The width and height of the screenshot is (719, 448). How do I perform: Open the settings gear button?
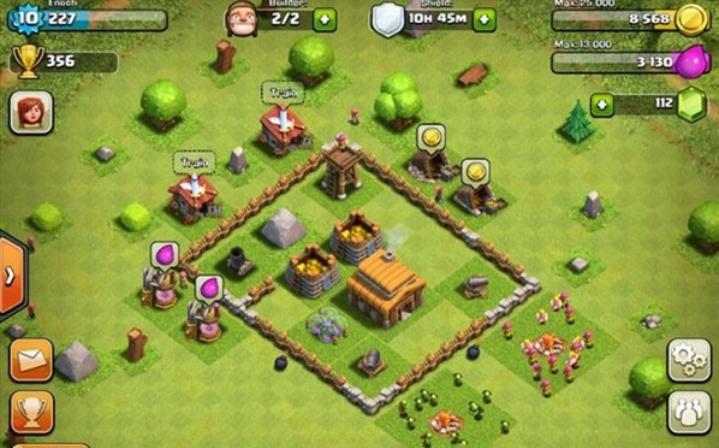click(688, 360)
